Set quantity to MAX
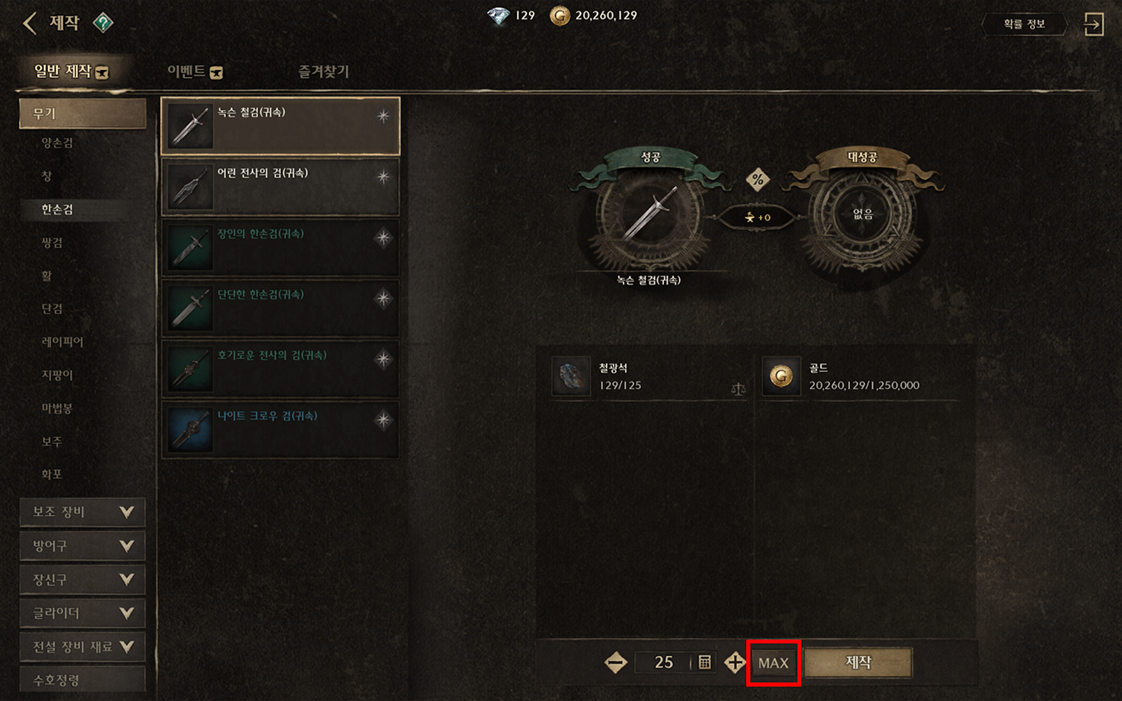 (x=773, y=663)
